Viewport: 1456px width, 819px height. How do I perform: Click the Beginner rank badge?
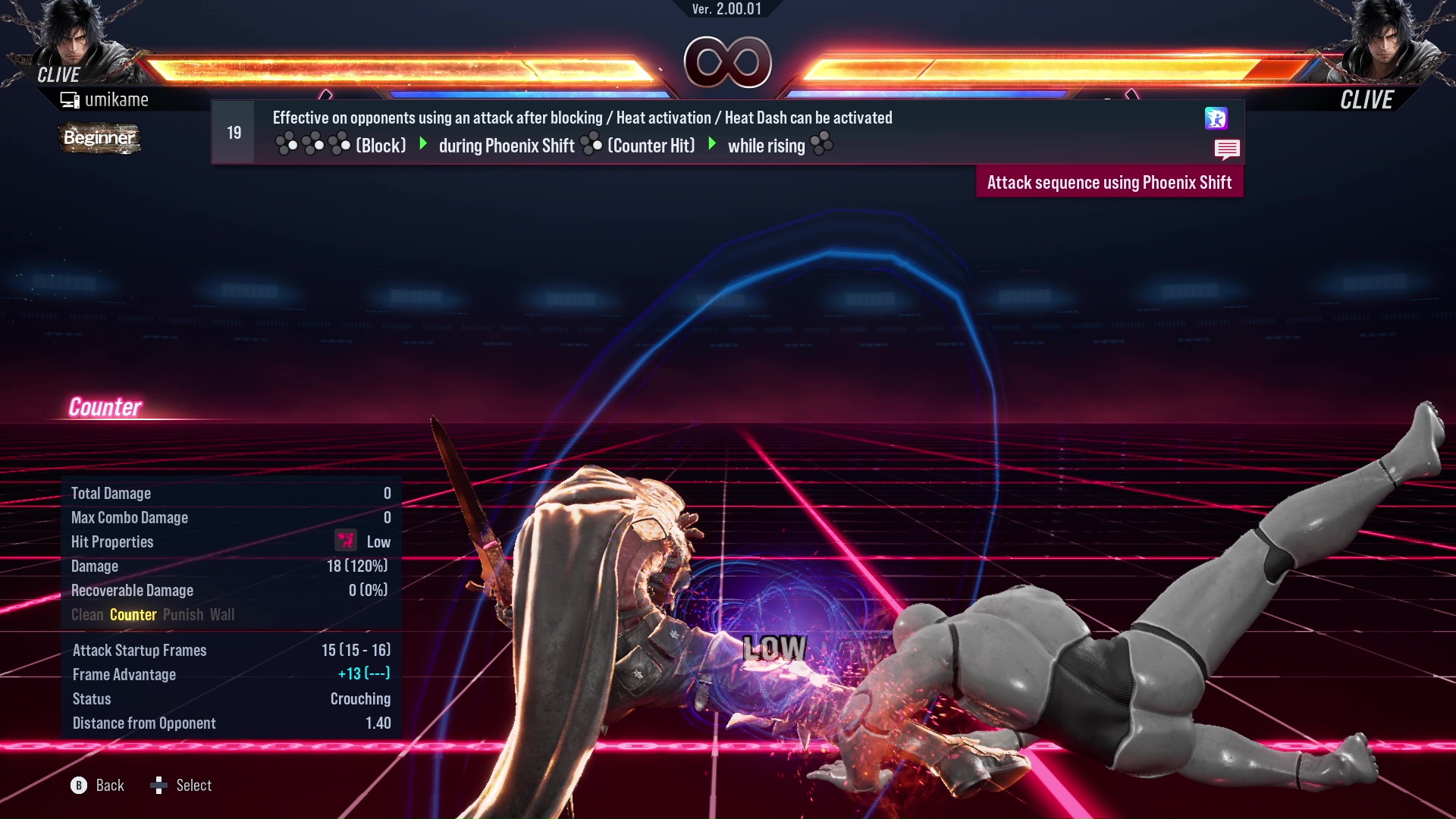[x=99, y=138]
